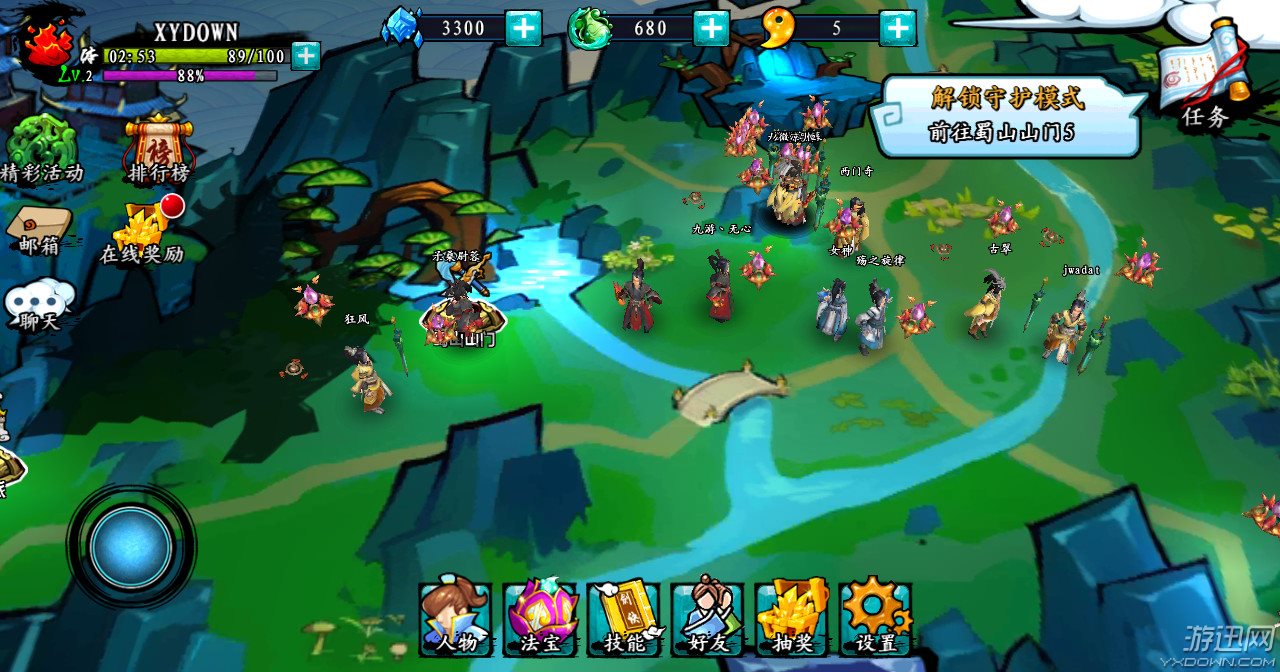Add more blue crystal currency

[x=523, y=28]
